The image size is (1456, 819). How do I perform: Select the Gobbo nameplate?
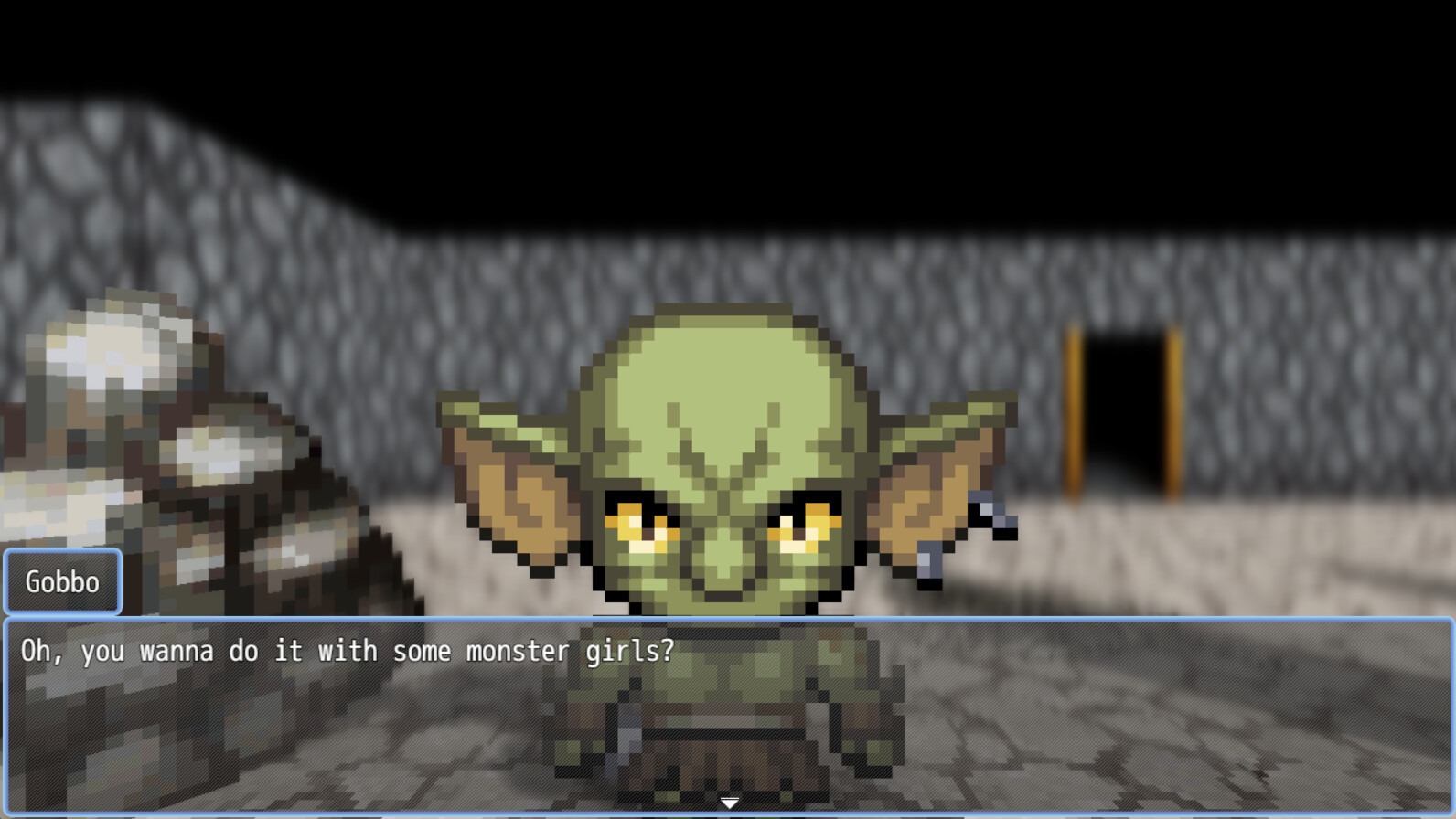[62, 581]
